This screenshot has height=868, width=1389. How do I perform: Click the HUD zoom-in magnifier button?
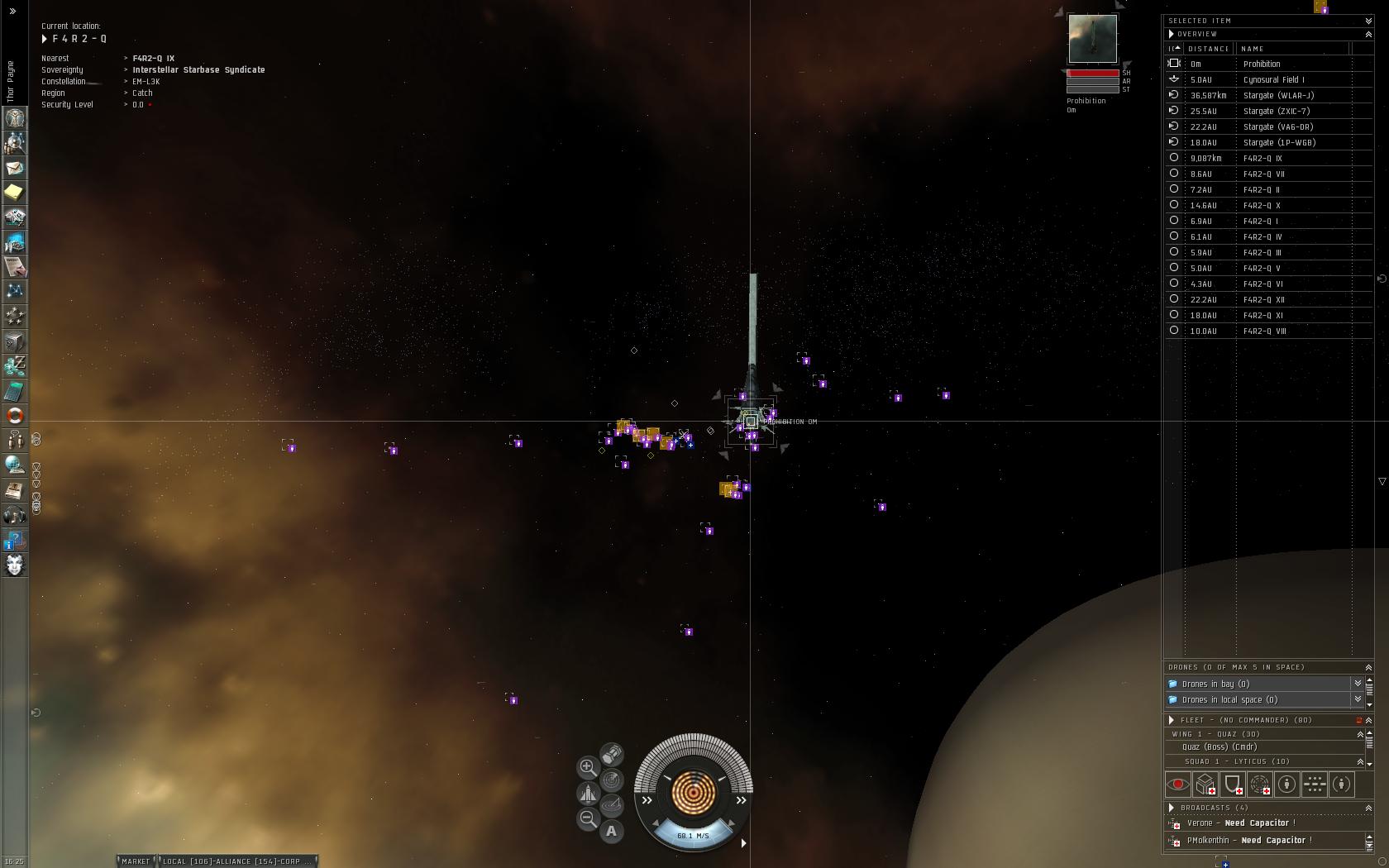tap(588, 767)
